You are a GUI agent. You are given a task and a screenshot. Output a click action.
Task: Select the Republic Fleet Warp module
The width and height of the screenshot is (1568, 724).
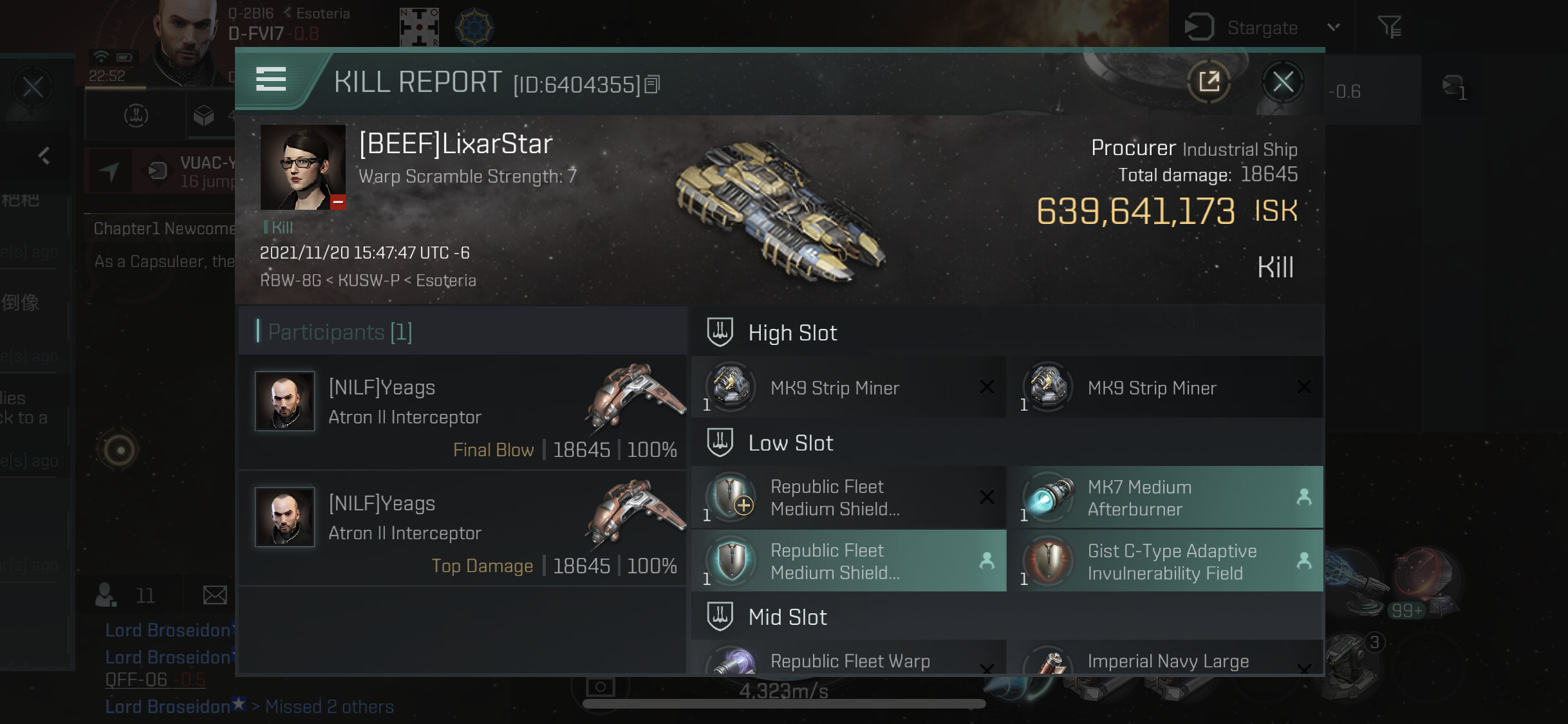pos(848,660)
